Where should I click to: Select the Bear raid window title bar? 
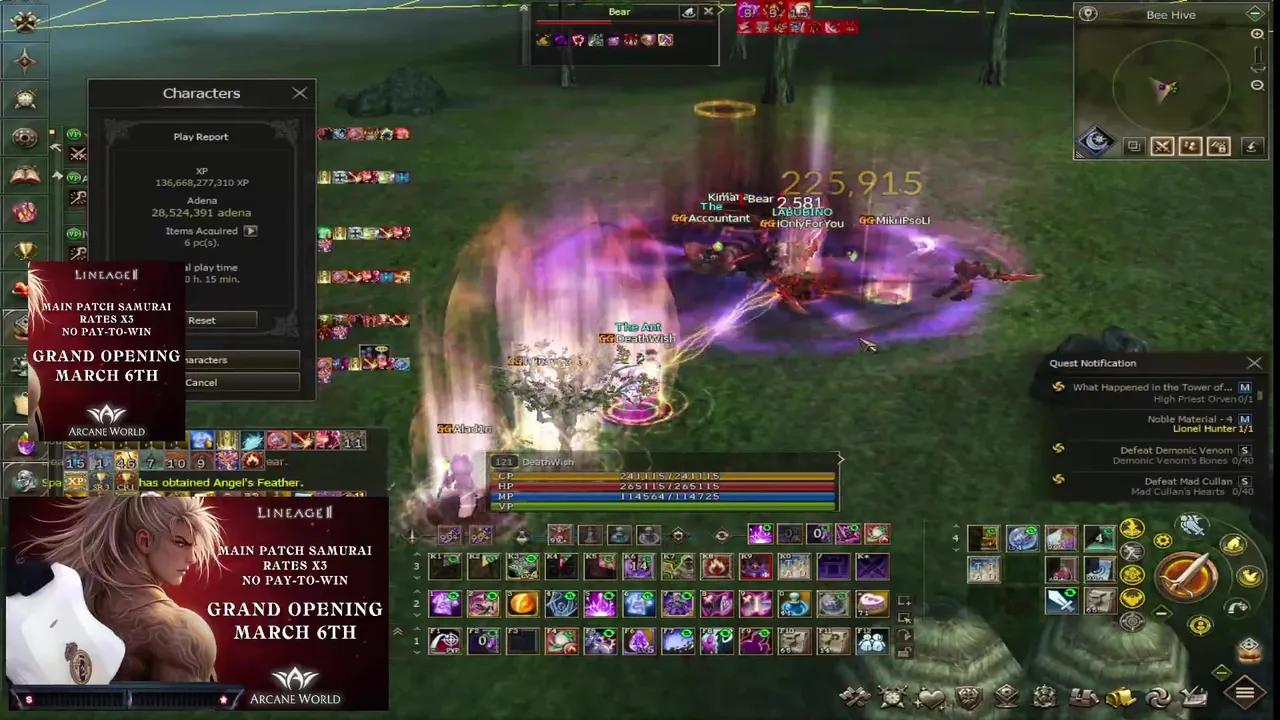pyautogui.click(x=619, y=11)
